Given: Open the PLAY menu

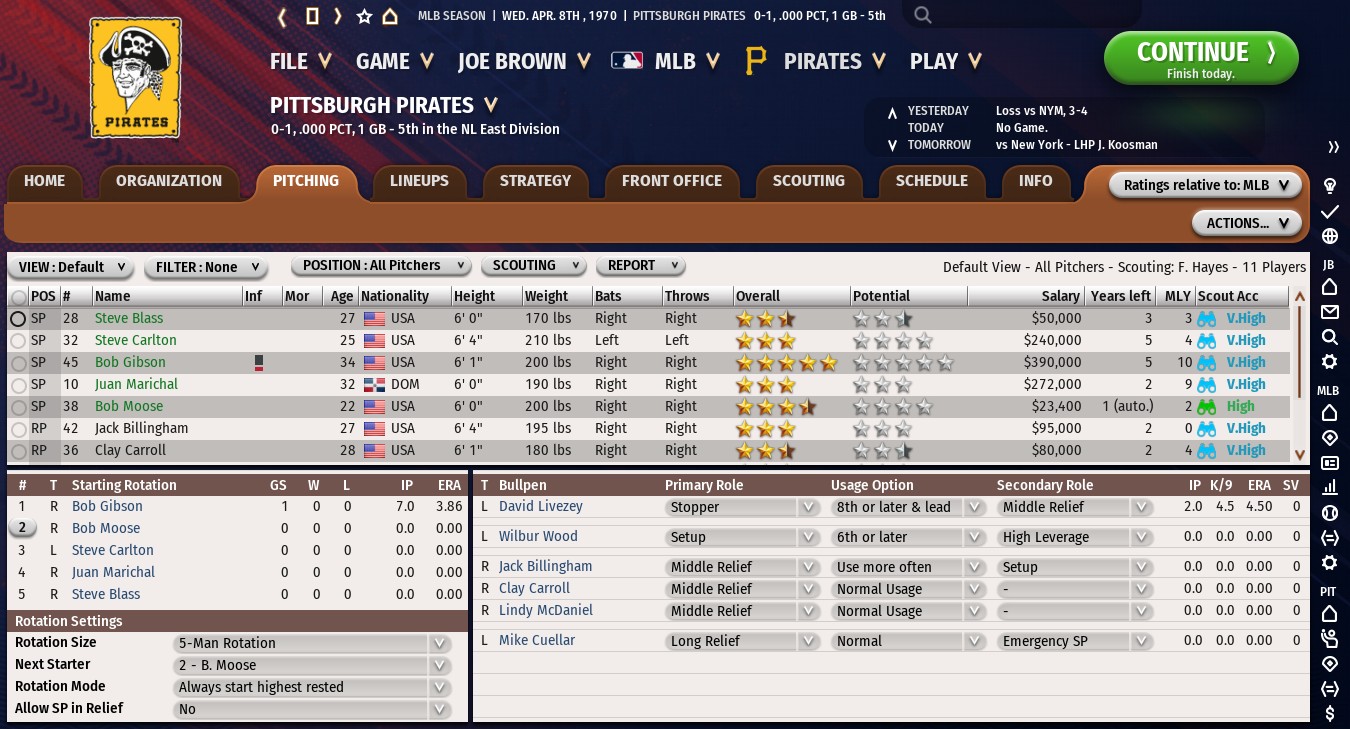Looking at the screenshot, I should point(945,61).
